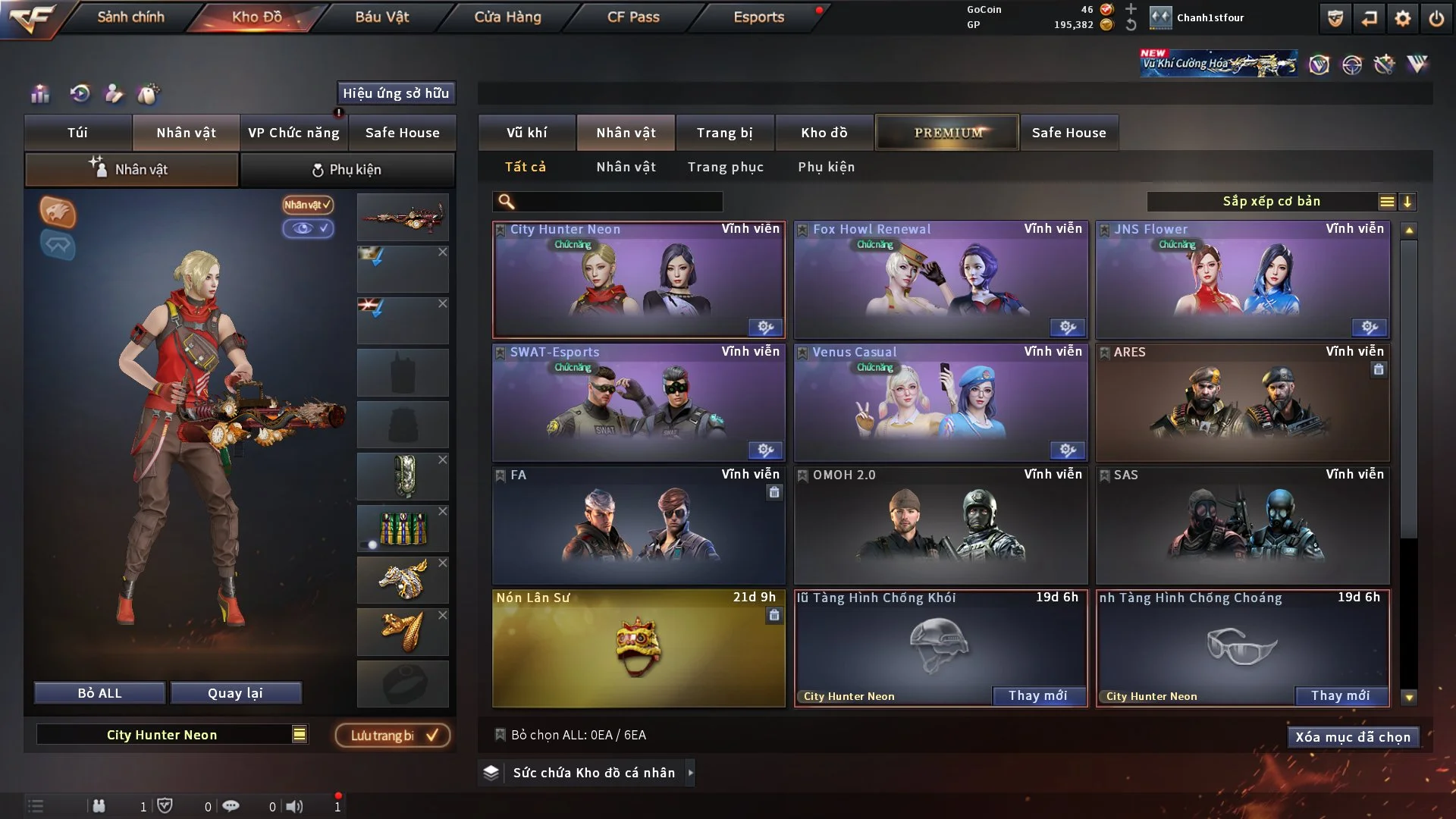This screenshot has width=1456, height=819.
Task: Click the inventory search field
Action: (618, 202)
